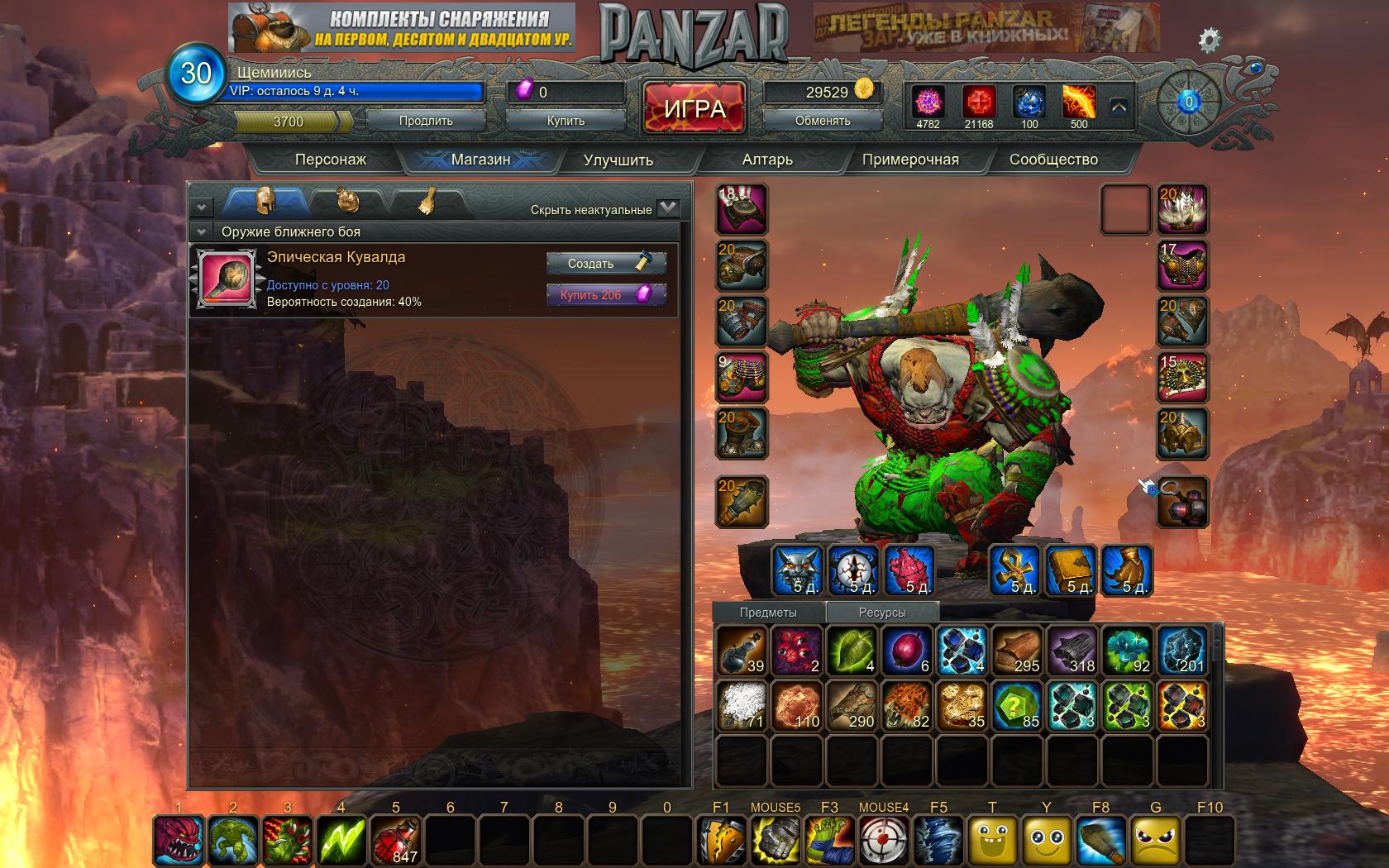The height and width of the screenshot is (868, 1389).
Task: Select the wood logs resource stack of 295
Action: [1017, 651]
